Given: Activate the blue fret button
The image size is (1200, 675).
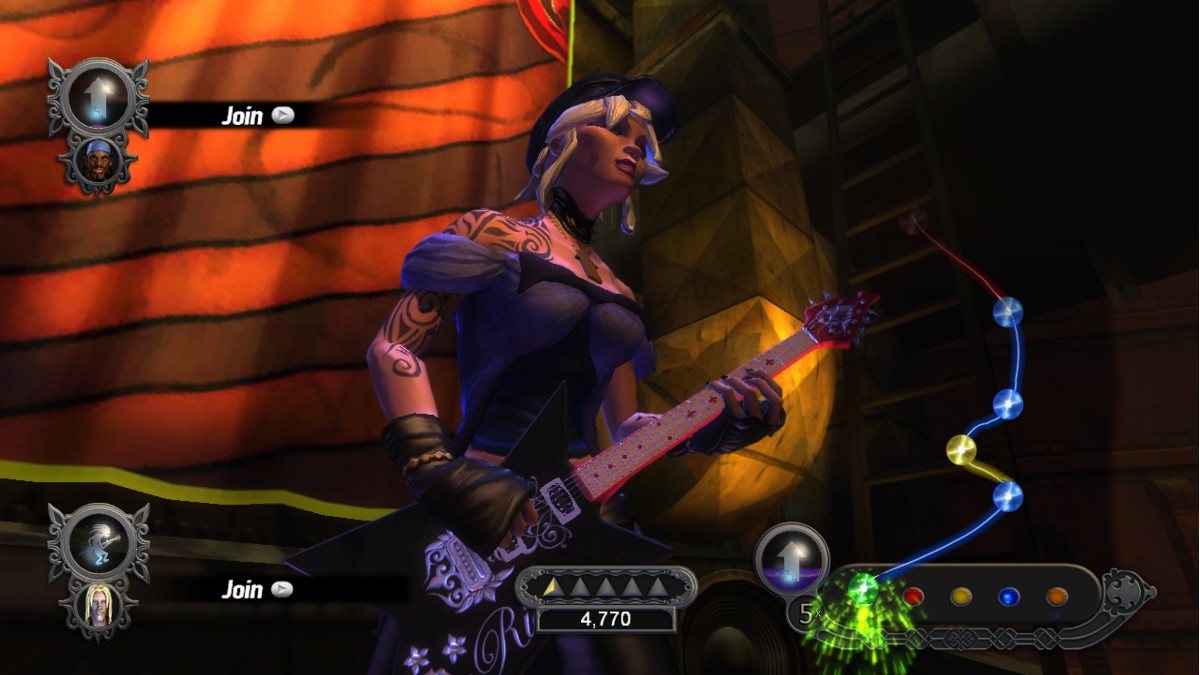Looking at the screenshot, I should pos(1010,597).
